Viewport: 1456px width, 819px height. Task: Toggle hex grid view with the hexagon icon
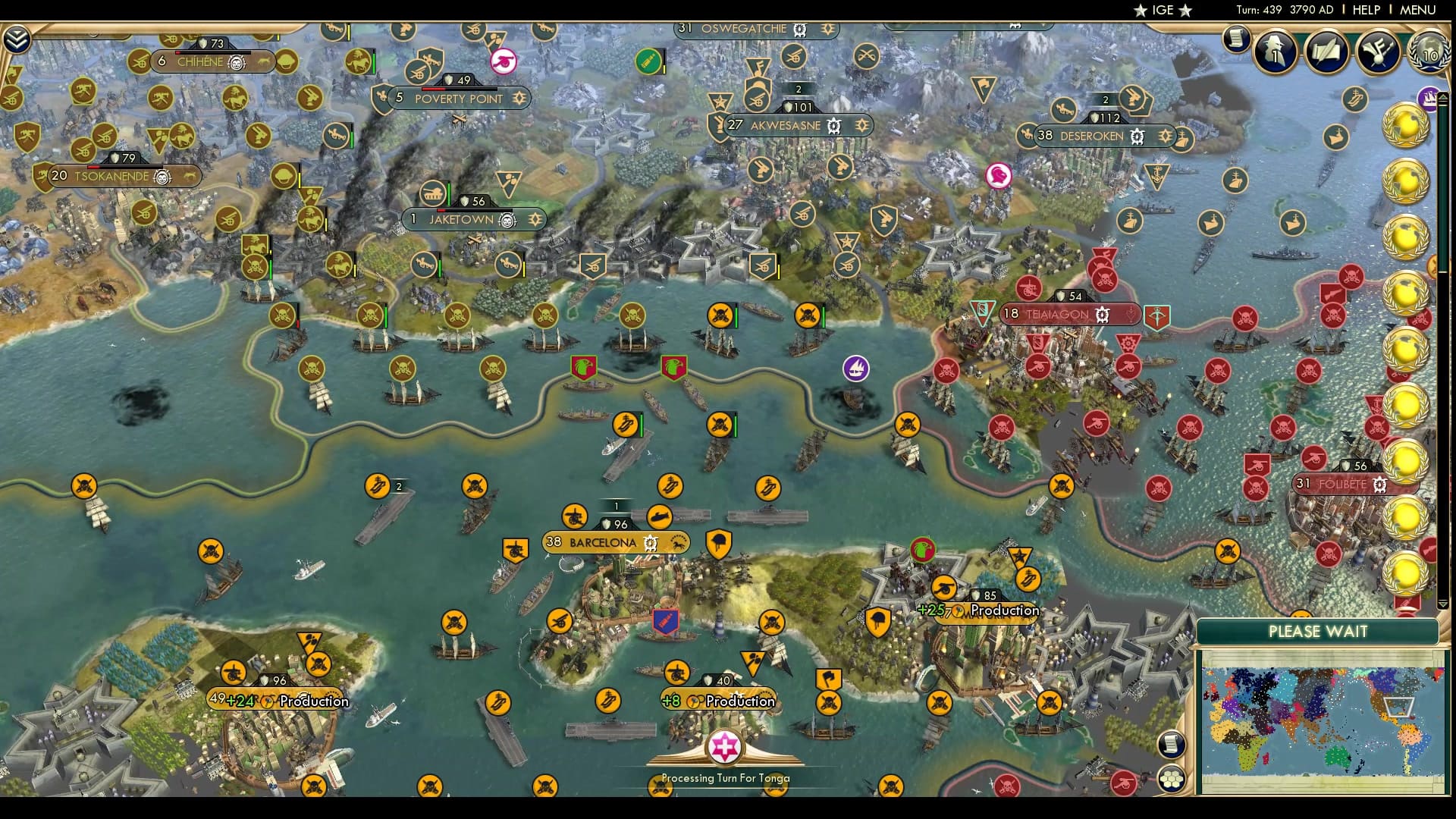(x=1172, y=778)
